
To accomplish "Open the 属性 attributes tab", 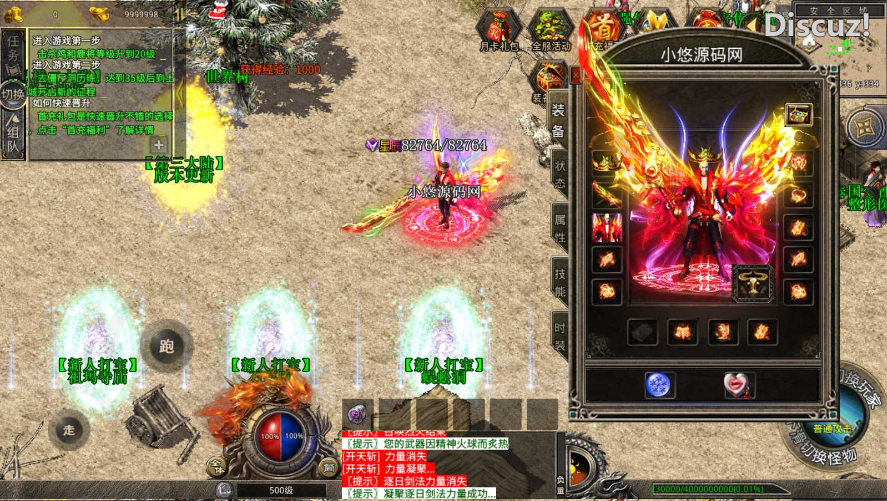I will [560, 229].
